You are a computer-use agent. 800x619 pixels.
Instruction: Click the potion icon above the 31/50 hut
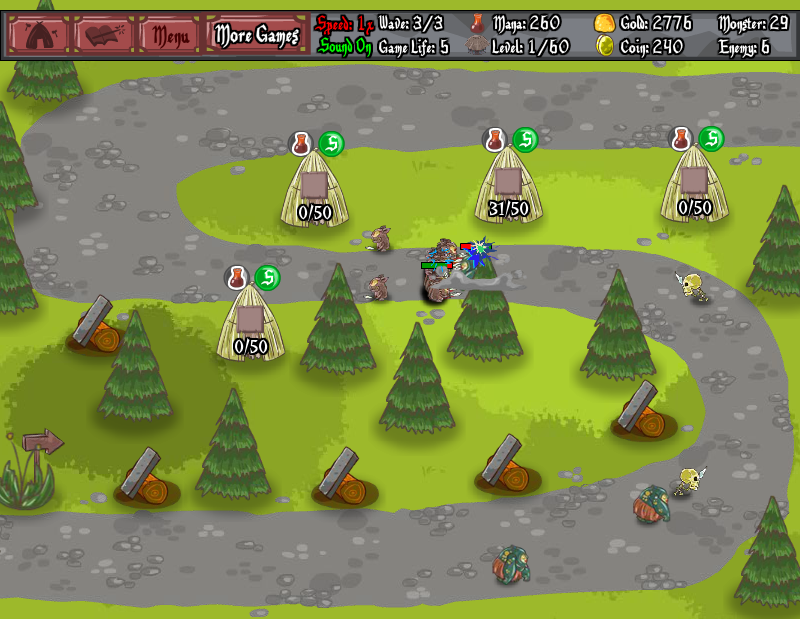point(494,140)
